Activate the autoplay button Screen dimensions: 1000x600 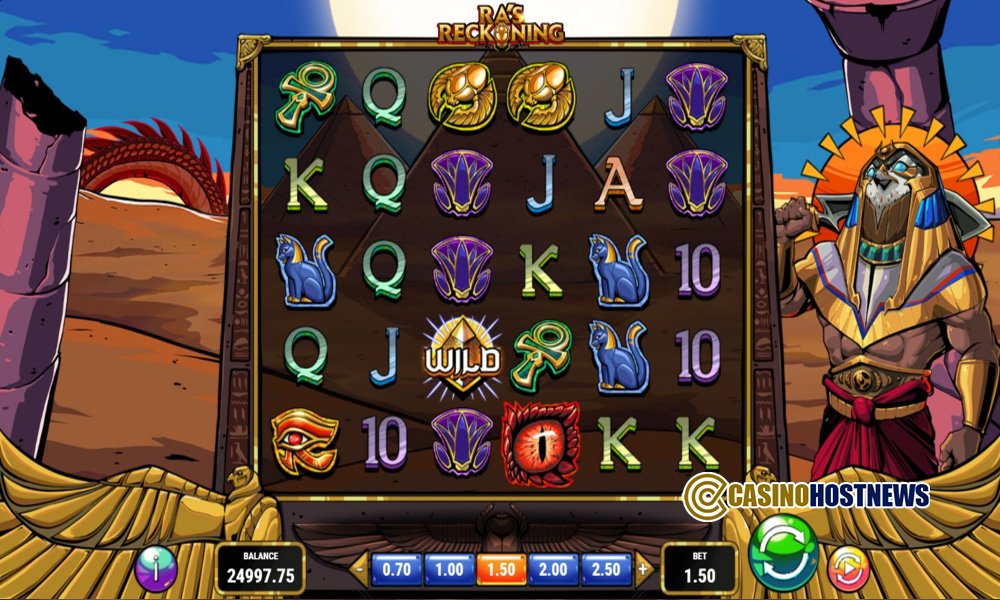coord(847,567)
